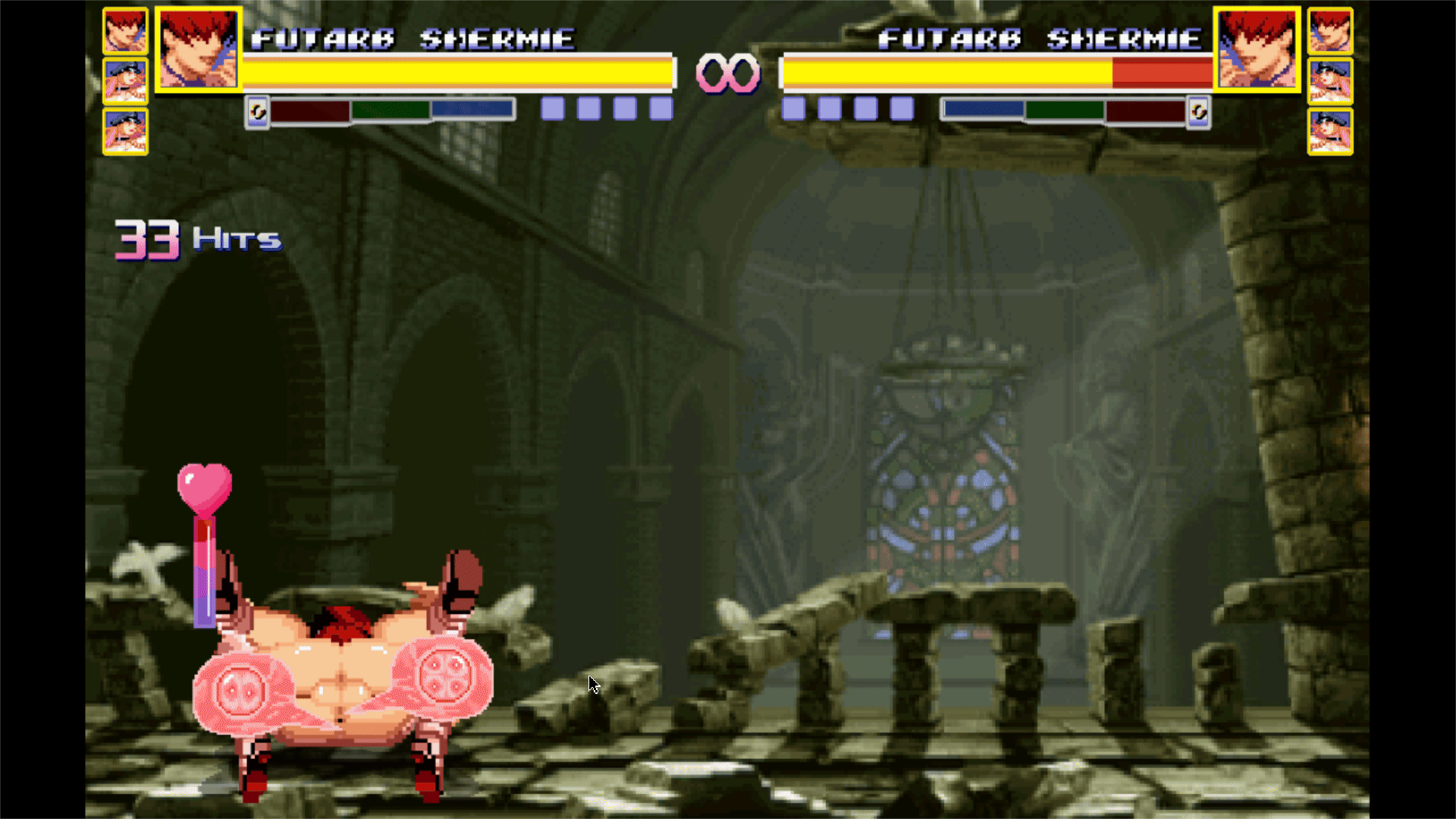This screenshot has height=819, width=1456.
Task: Click Player 1's active large character portrait
Action: point(199,51)
